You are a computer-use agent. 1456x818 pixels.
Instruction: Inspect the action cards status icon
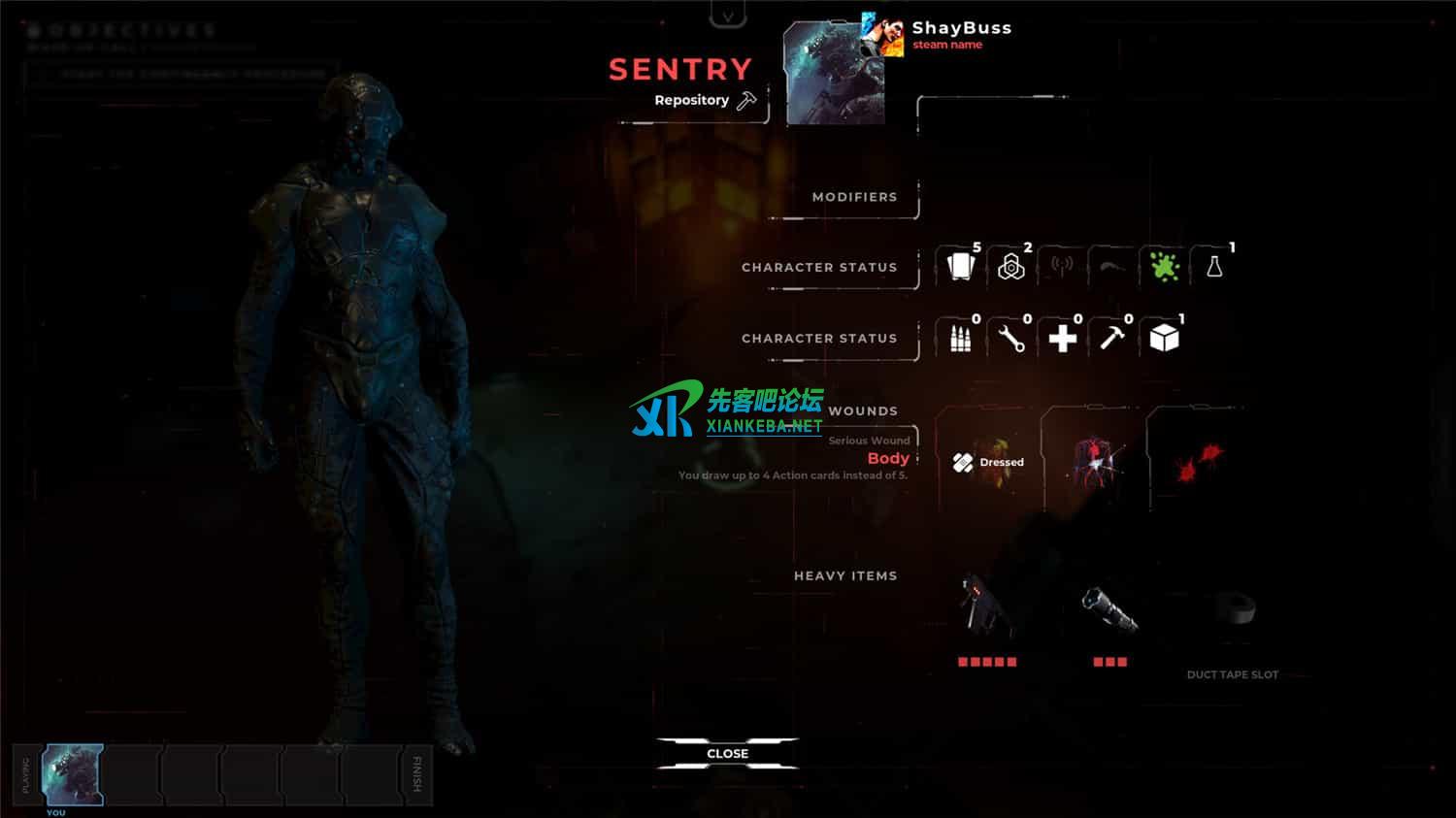(960, 267)
